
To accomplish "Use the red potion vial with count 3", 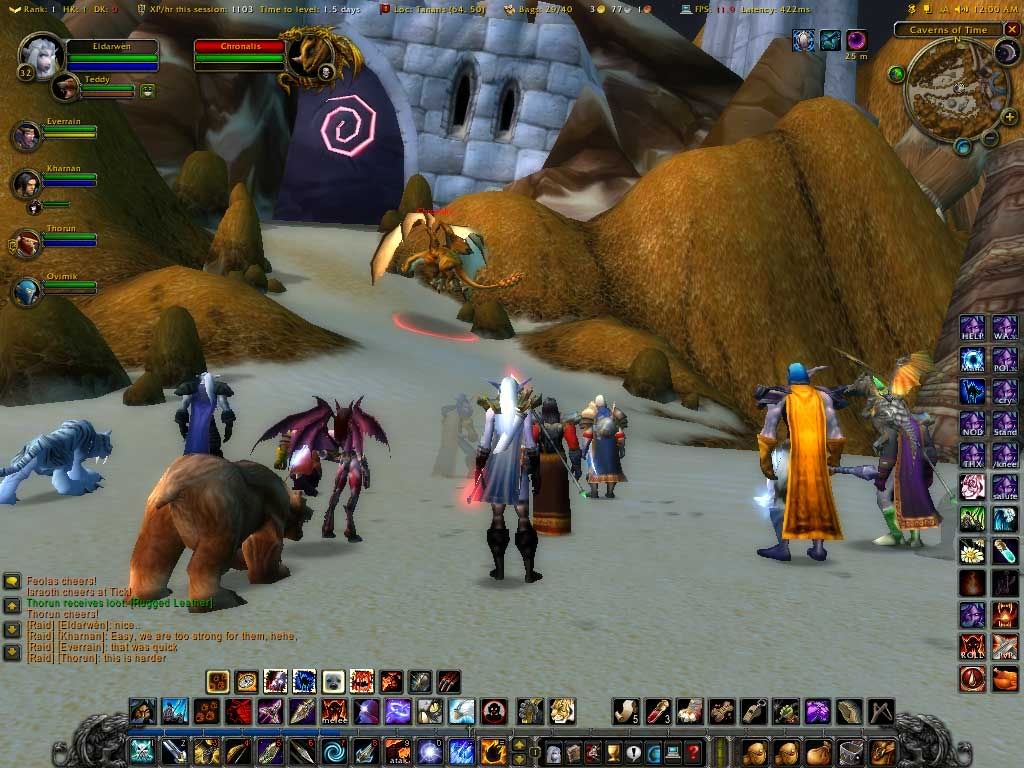I will point(657,712).
